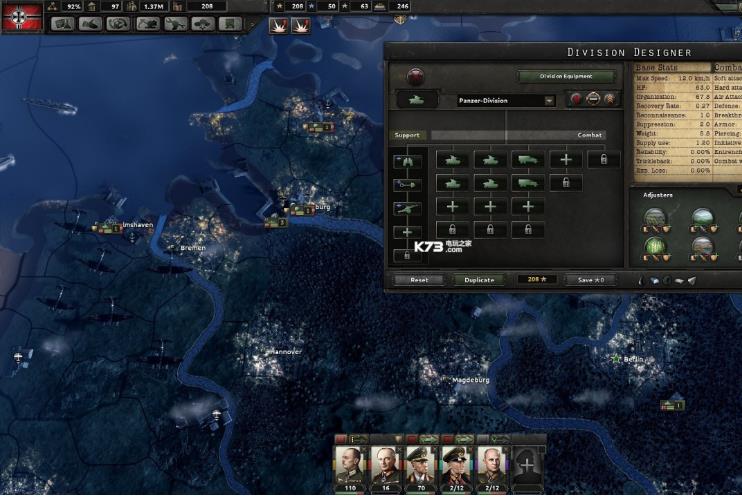
Task: Reset the division template
Action: point(419,280)
